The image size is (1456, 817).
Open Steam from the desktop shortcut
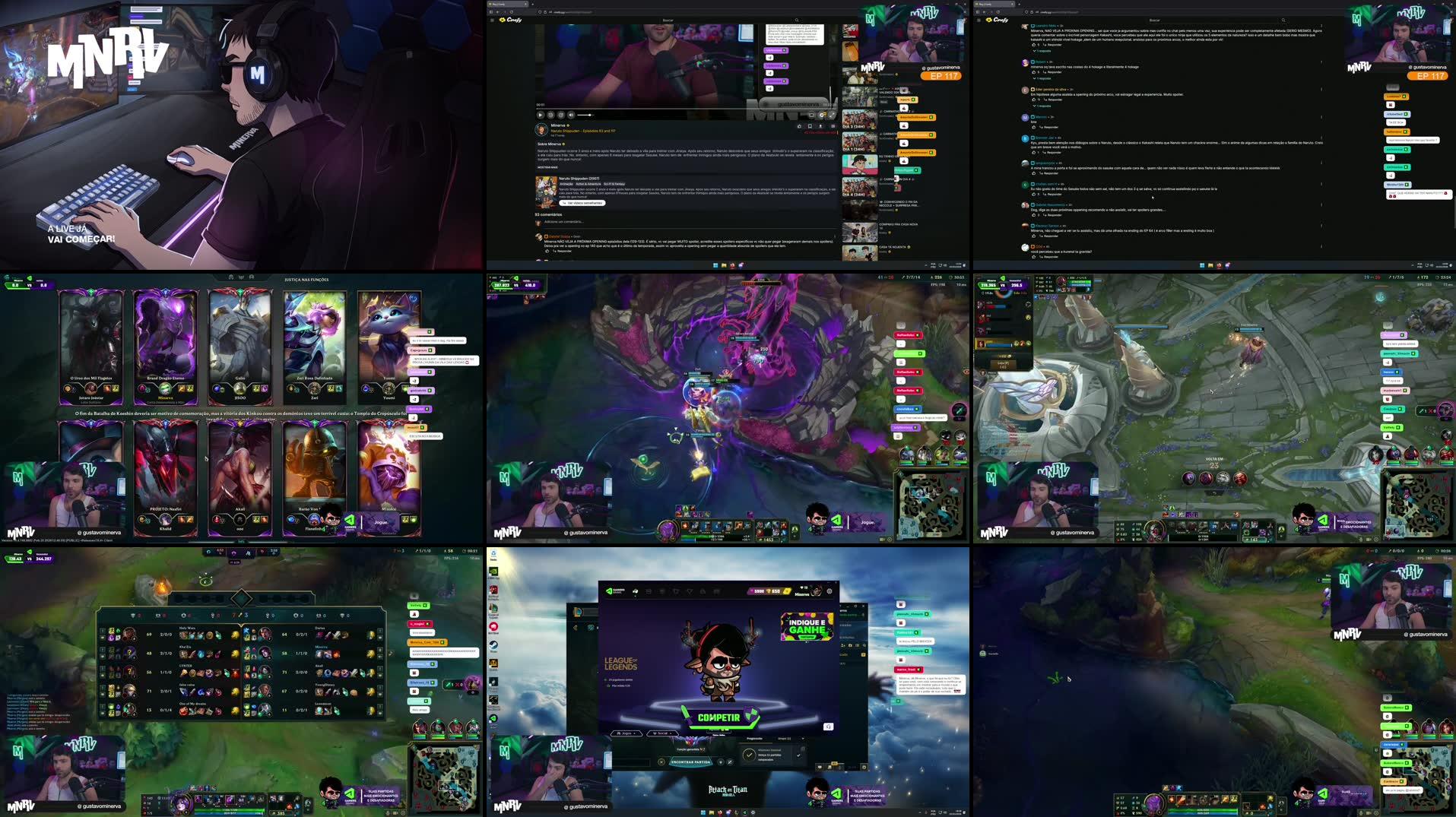point(493,644)
